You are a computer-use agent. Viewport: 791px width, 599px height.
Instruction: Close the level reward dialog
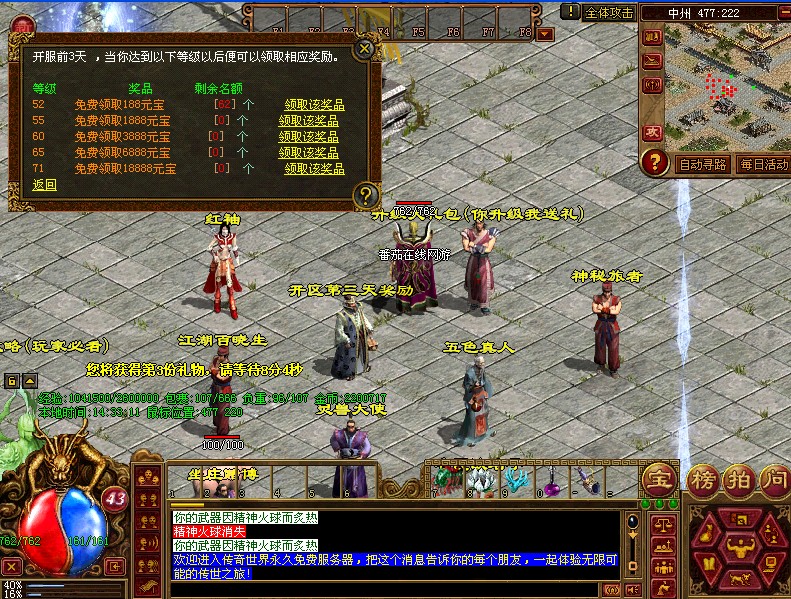(366, 47)
